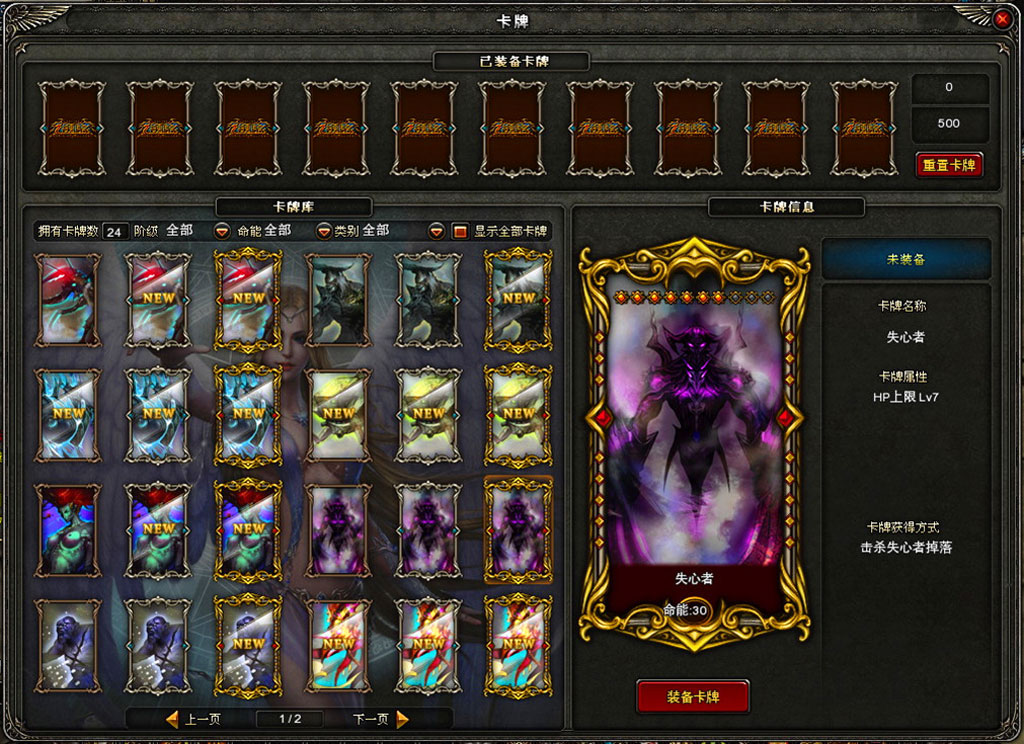Choose the gold-framed yellow-green NEW card
This screenshot has height=744, width=1024.
coord(518,414)
